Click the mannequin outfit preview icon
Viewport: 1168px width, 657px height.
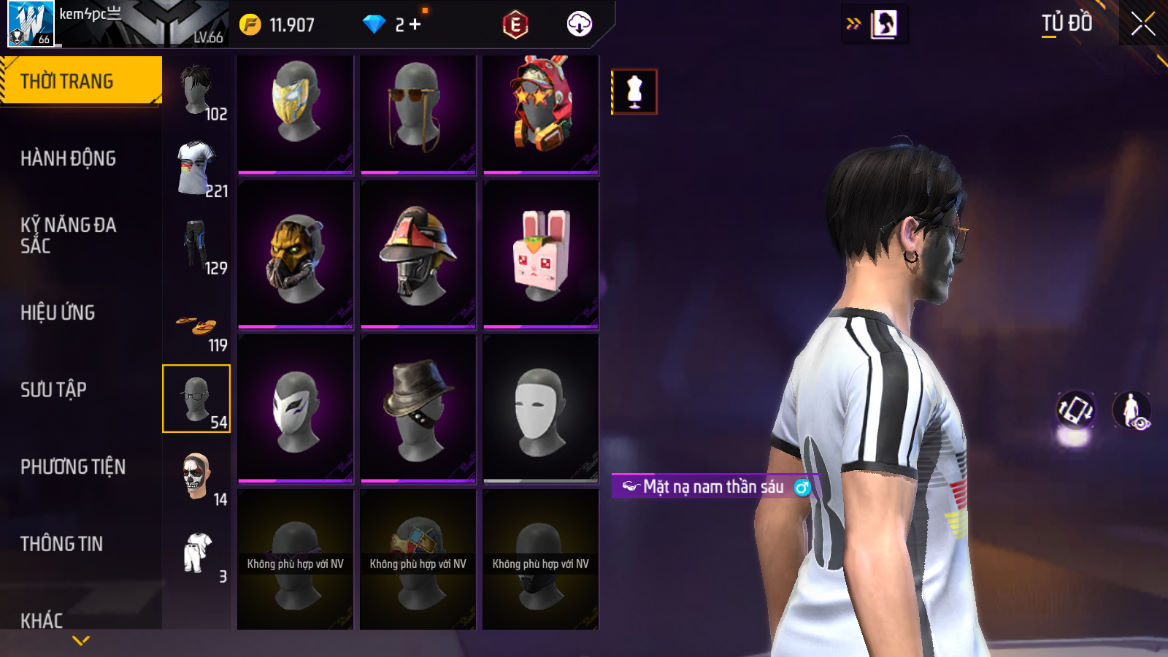(x=634, y=92)
